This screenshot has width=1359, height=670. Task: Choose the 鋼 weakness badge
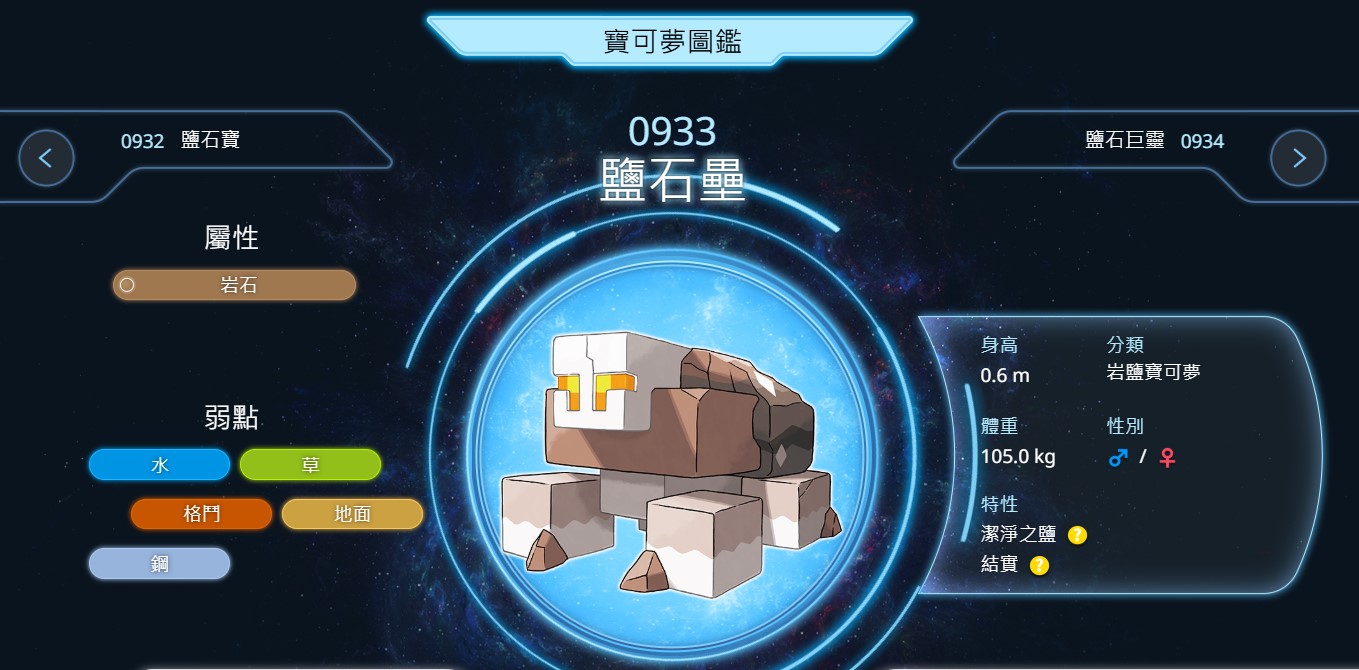click(159, 564)
